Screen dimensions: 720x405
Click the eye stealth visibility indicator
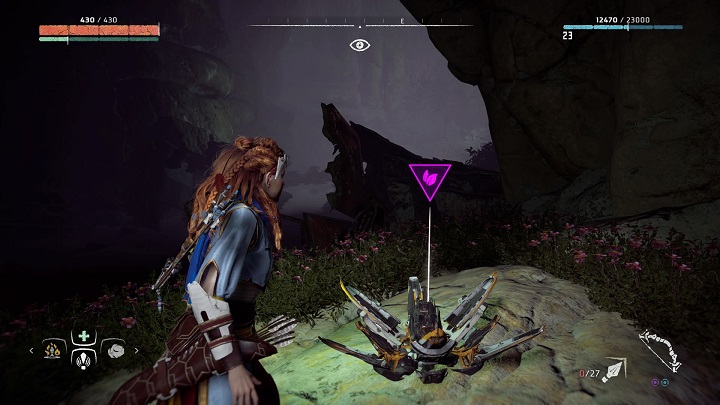point(360,45)
